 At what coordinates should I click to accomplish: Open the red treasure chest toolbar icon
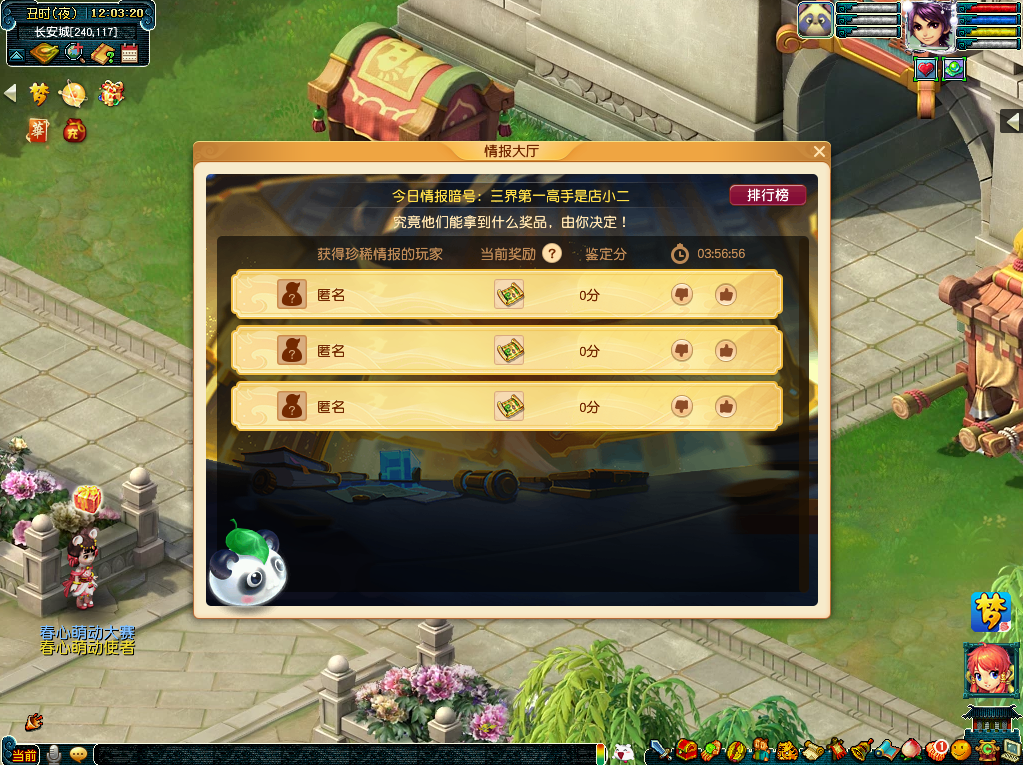click(686, 749)
